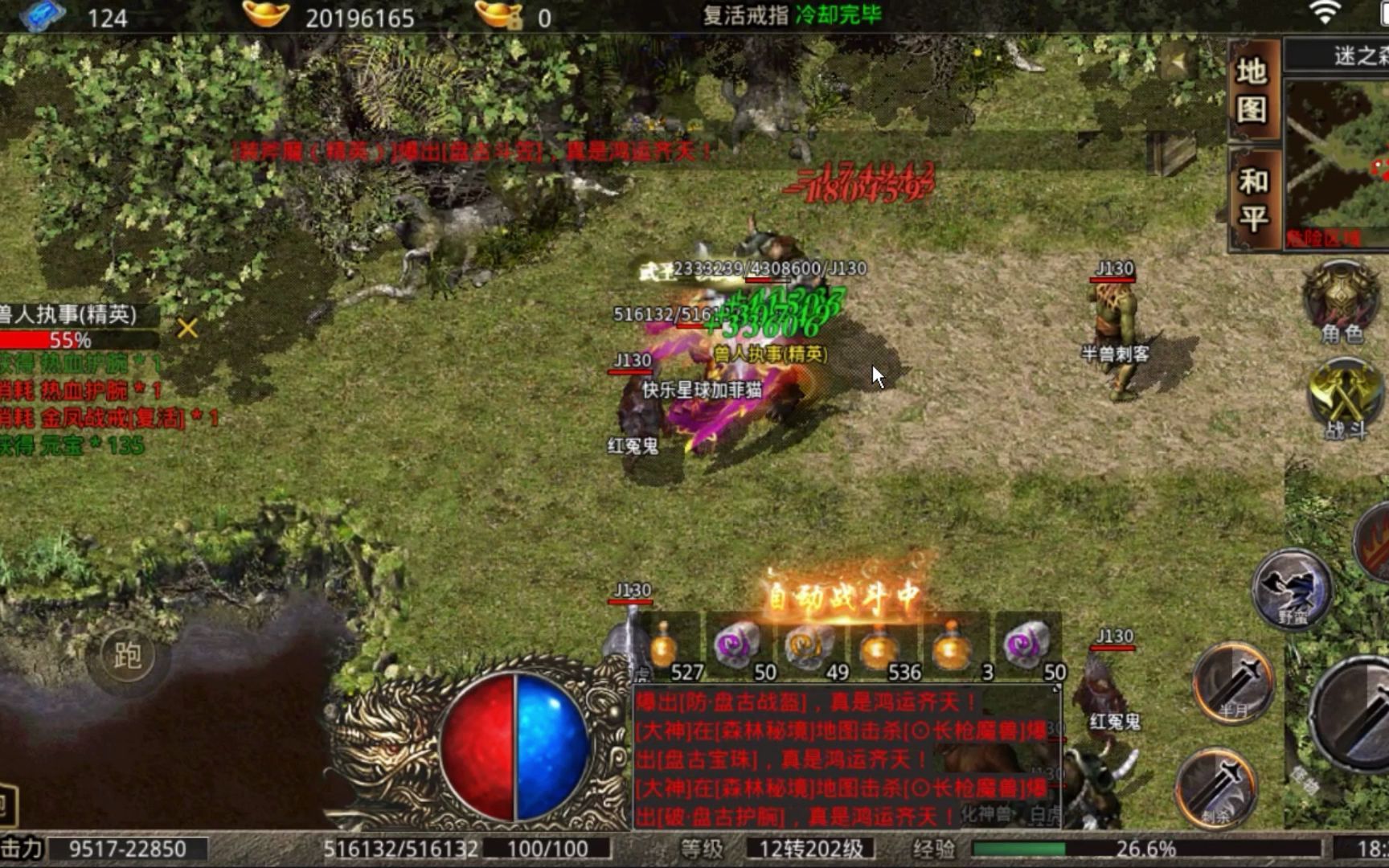
Task: Click the red system chat log
Action: point(846,759)
